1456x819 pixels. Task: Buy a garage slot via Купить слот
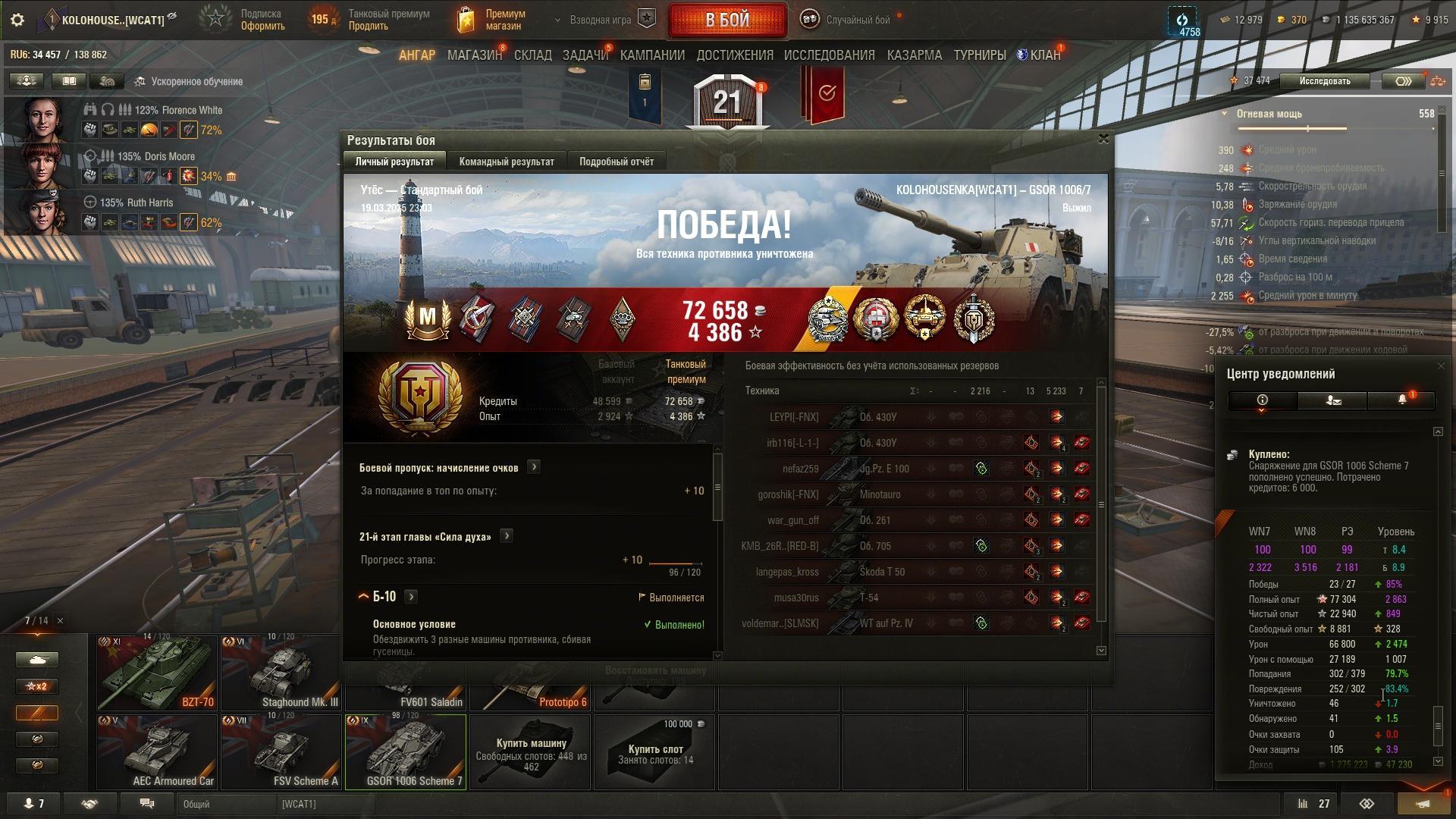(655, 752)
